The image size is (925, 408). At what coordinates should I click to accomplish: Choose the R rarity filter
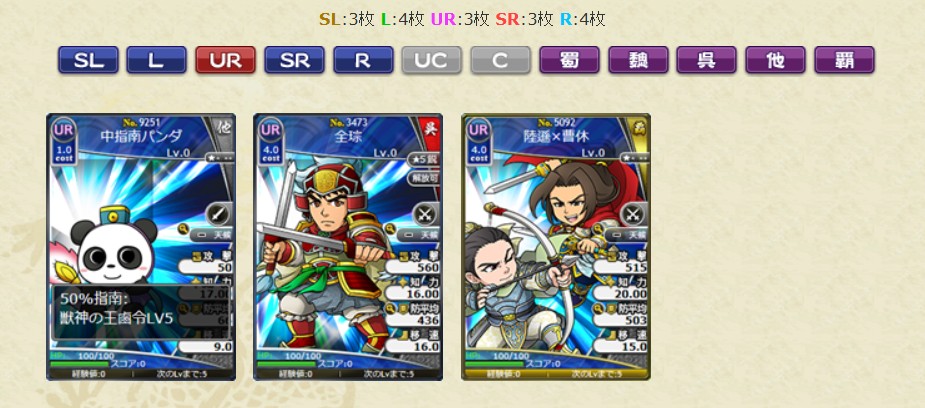pos(364,60)
